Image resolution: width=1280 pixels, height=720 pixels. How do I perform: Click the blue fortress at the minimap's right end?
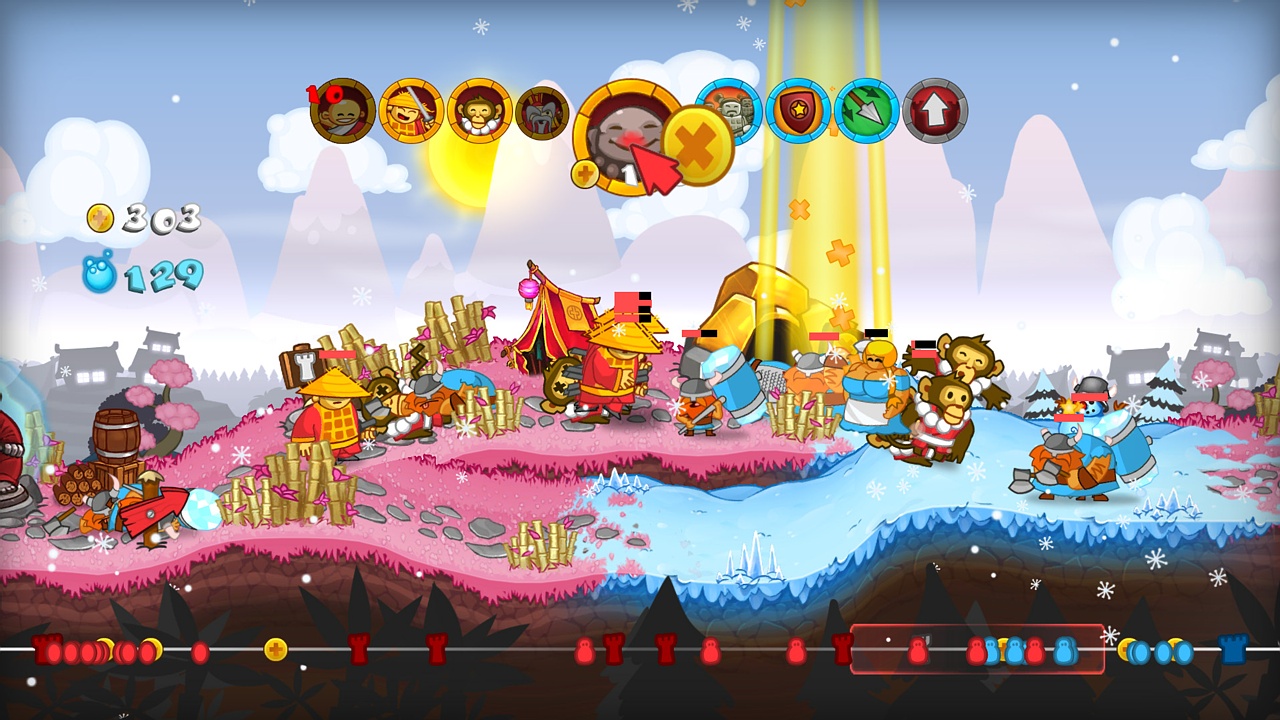1232,650
